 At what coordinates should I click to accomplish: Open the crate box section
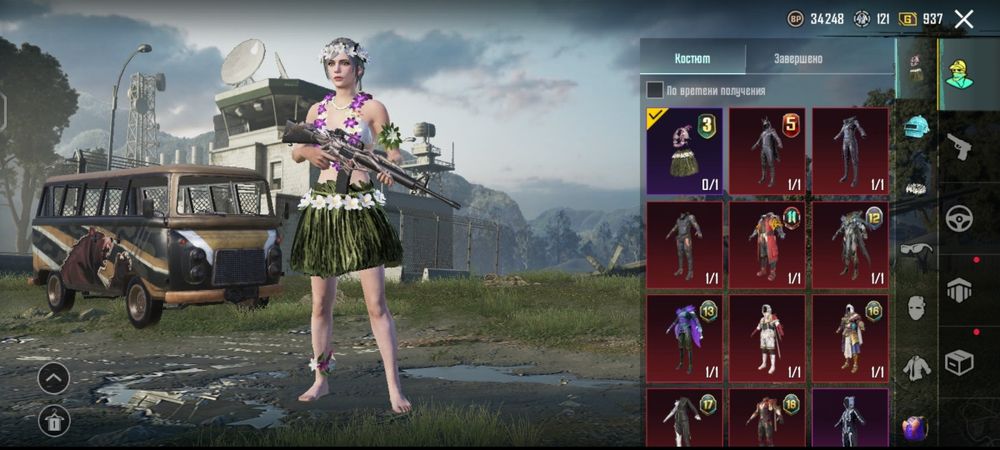pos(959,364)
